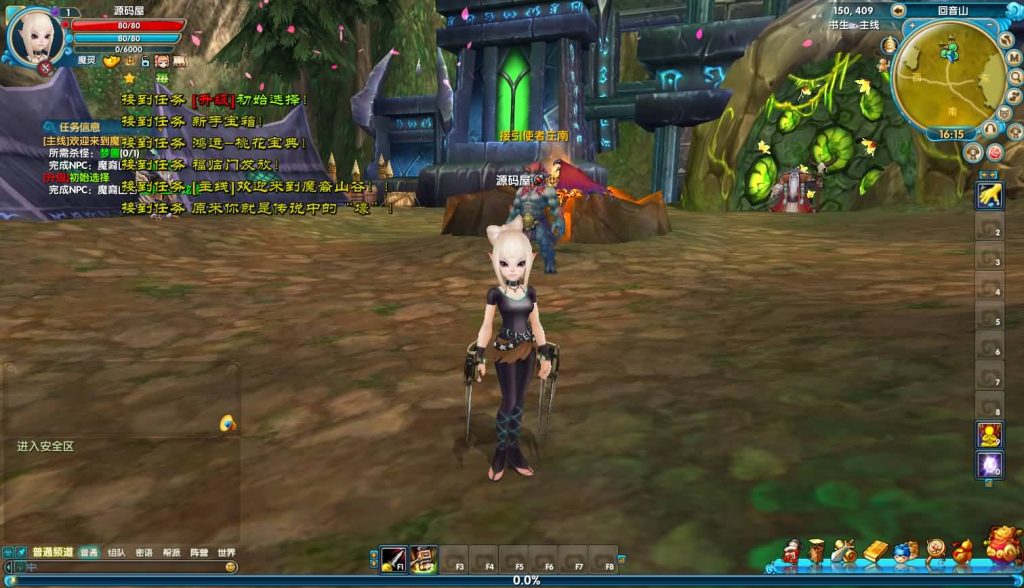Screen dimensions: 1024x588
Task: Click the golden gourd menu icon
Action: click(962, 551)
